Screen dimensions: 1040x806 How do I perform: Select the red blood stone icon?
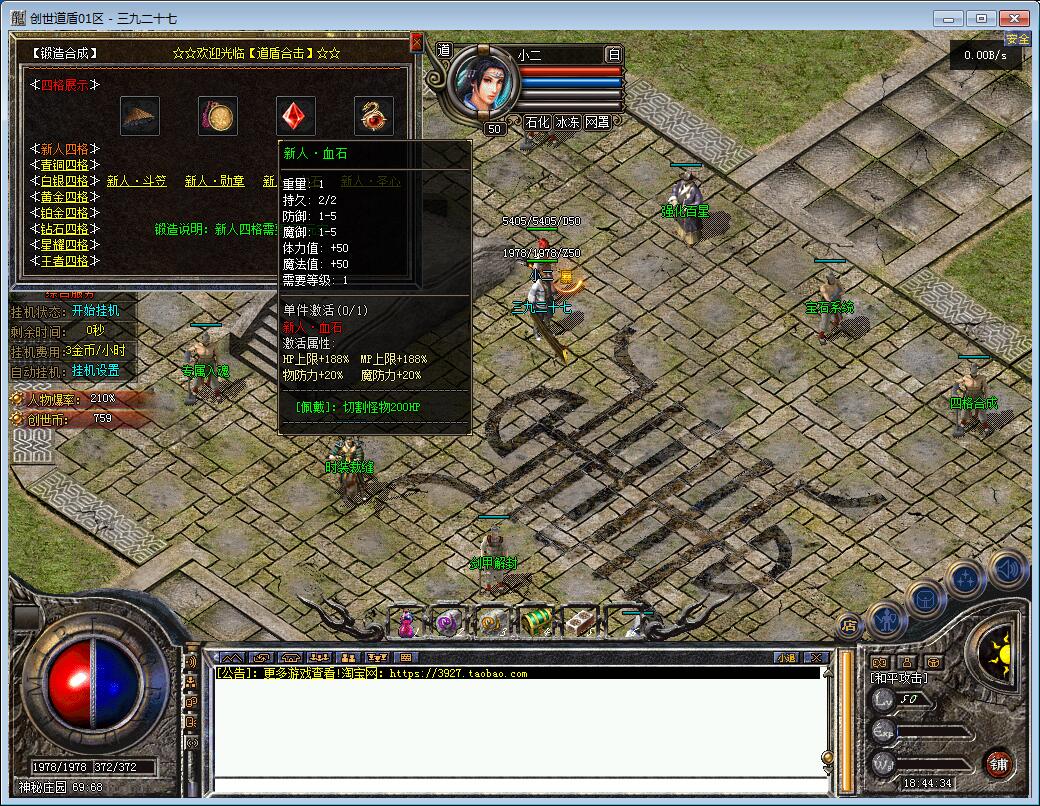[x=296, y=116]
